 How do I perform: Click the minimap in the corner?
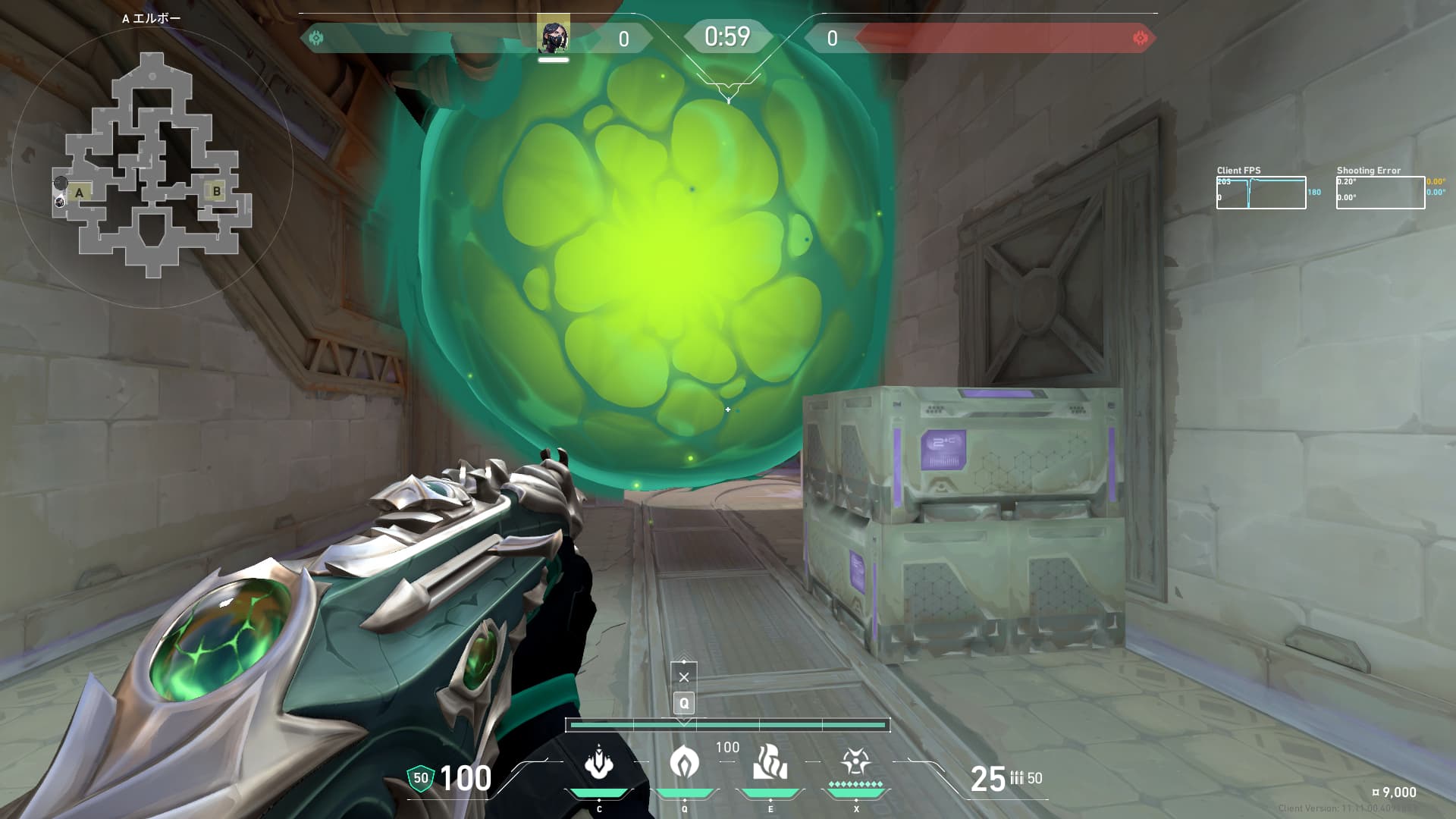pyautogui.click(x=152, y=164)
